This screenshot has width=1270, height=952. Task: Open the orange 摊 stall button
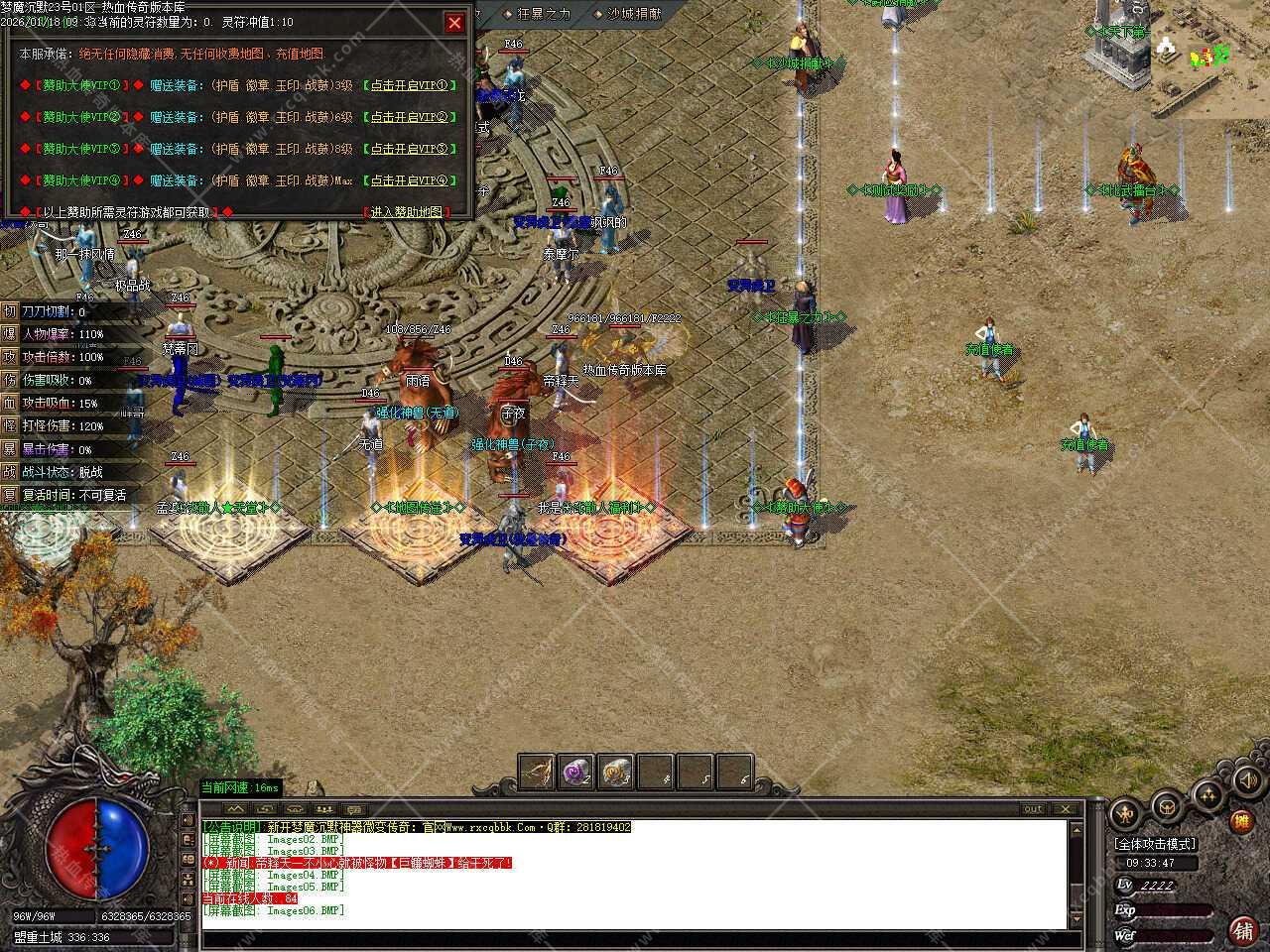(1240, 821)
